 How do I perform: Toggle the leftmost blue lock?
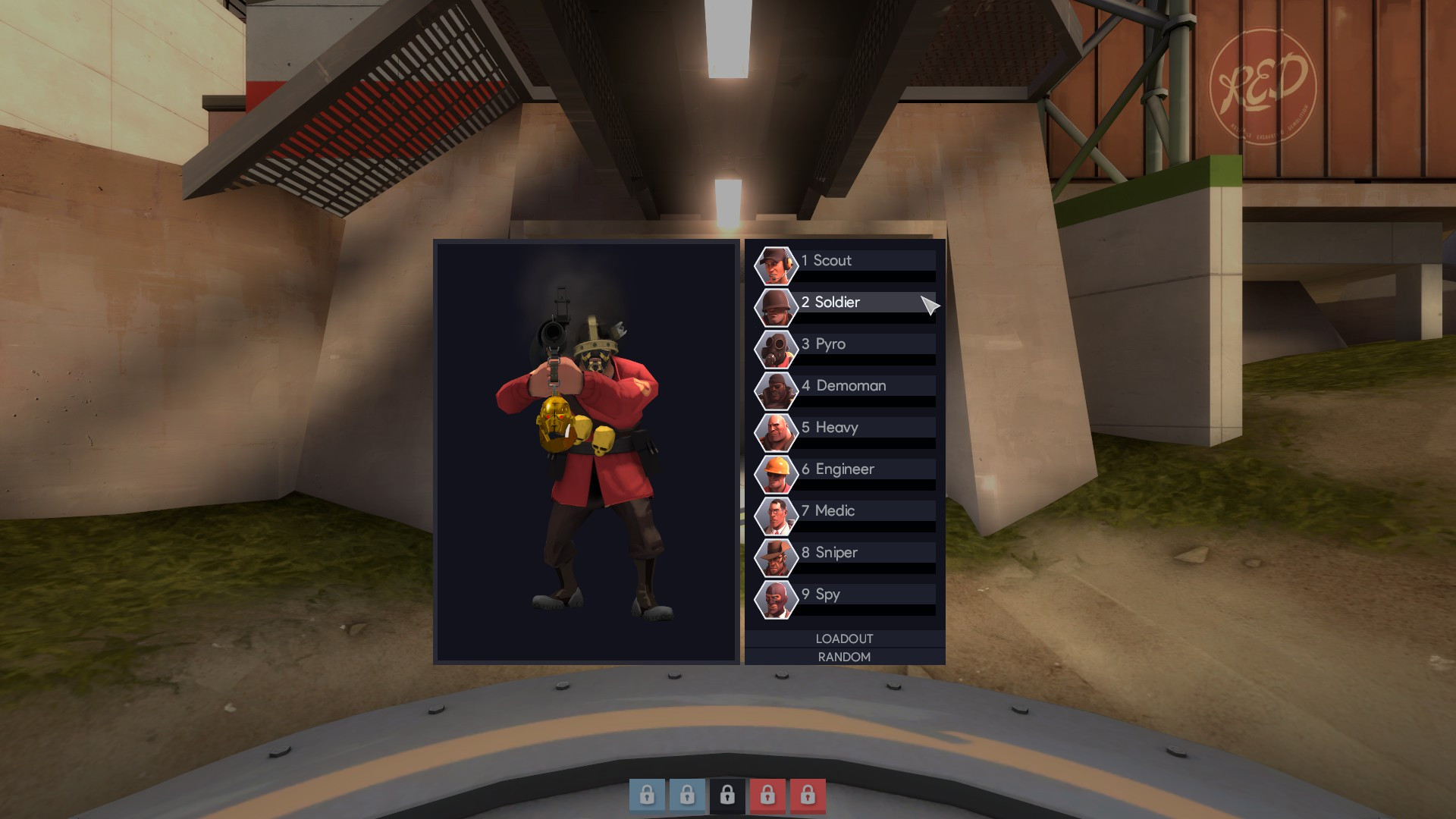[x=647, y=795]
